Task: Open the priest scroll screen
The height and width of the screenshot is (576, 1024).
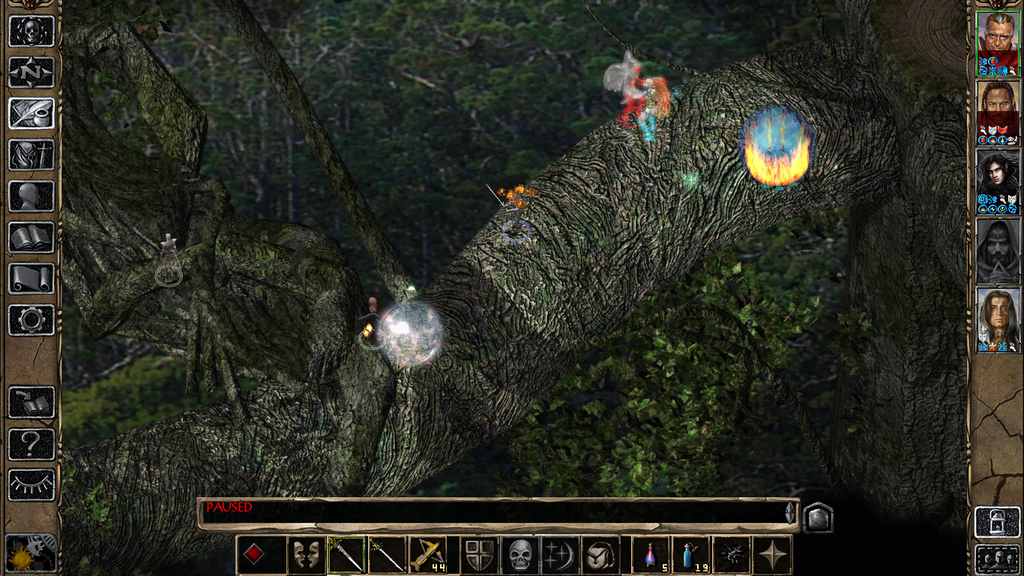Action: (x=31, y=278)
